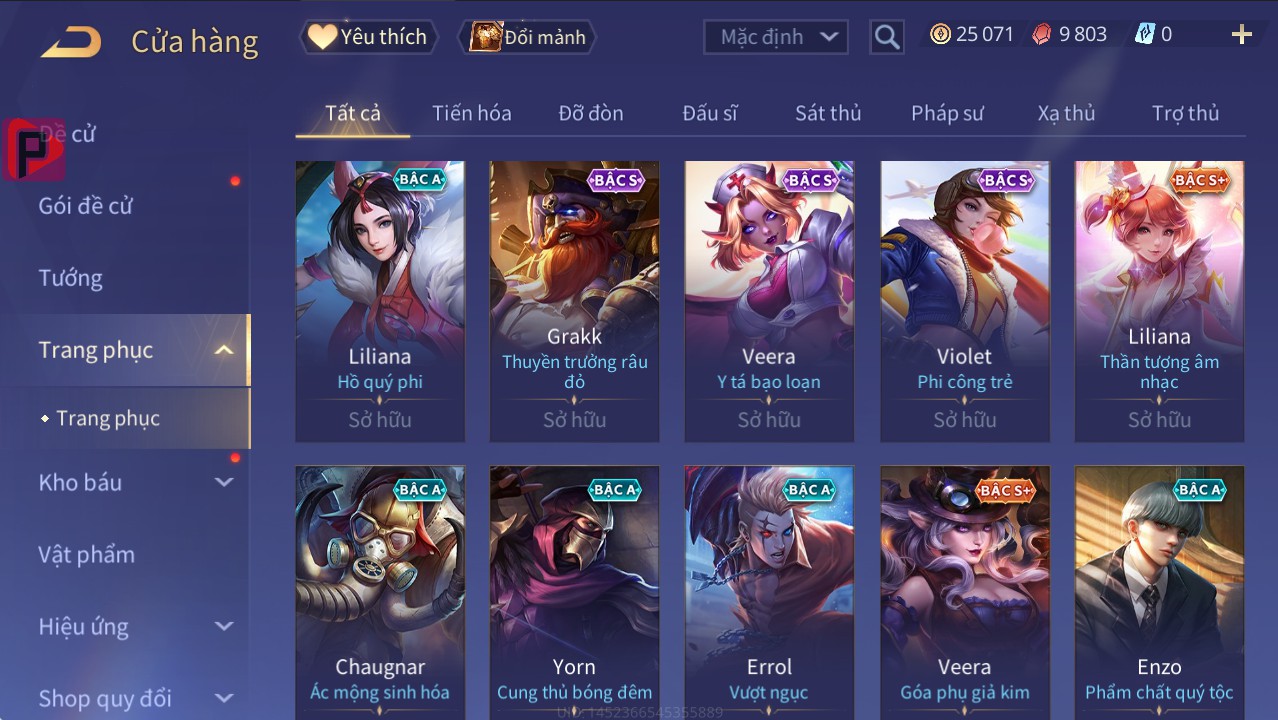This screenshot has height=720, width=1278.
Task: Click the magnifying glass search button
Action: [886, 37]
